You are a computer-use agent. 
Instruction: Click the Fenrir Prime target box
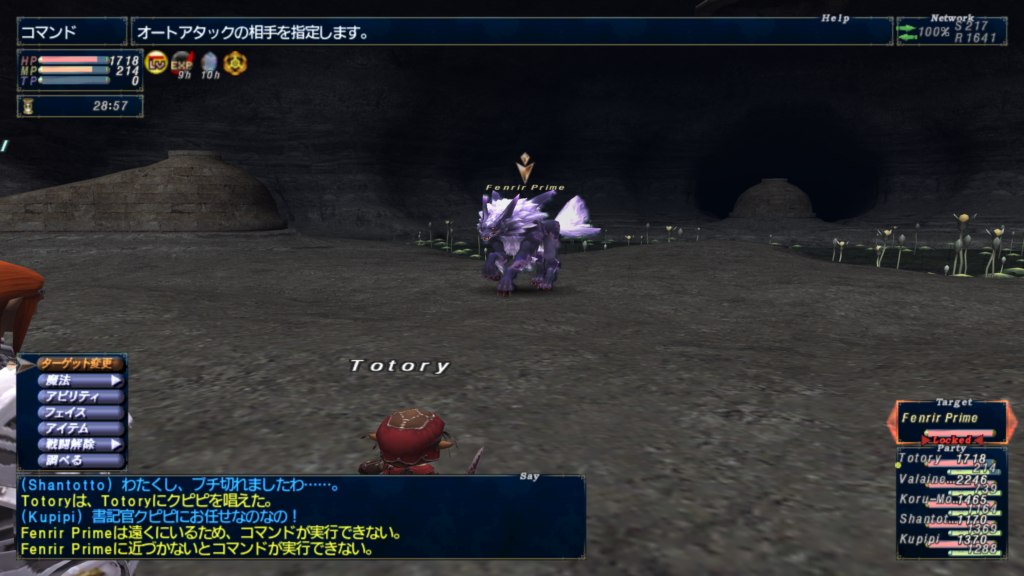coord(951,420)
